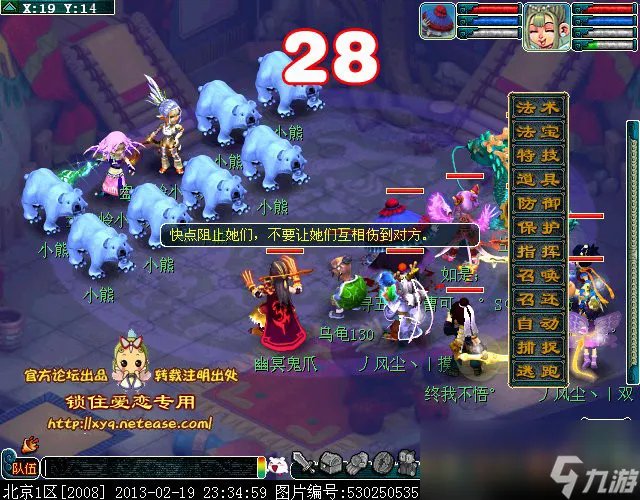Viewport: 640px width, 500px height.
Task: Click the 指挥 command option
Action: click(x=538, y=252)
